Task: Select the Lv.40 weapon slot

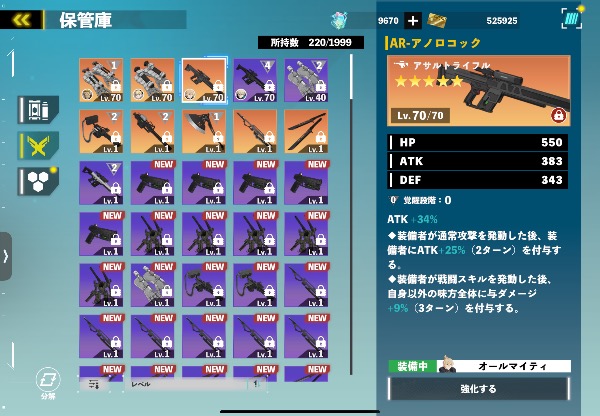Action: pyautogui.click(x=306, y=80)
